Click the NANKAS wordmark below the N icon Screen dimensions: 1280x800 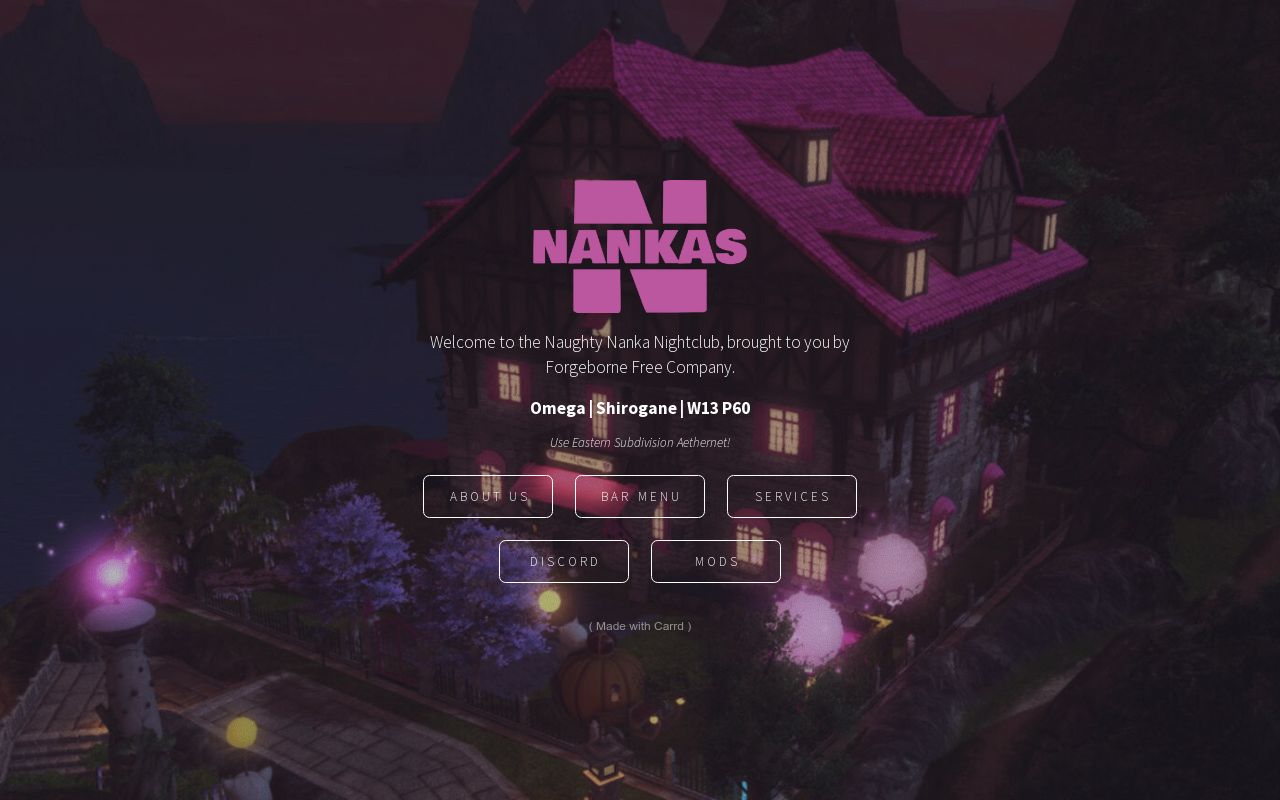tap(640, 247)
